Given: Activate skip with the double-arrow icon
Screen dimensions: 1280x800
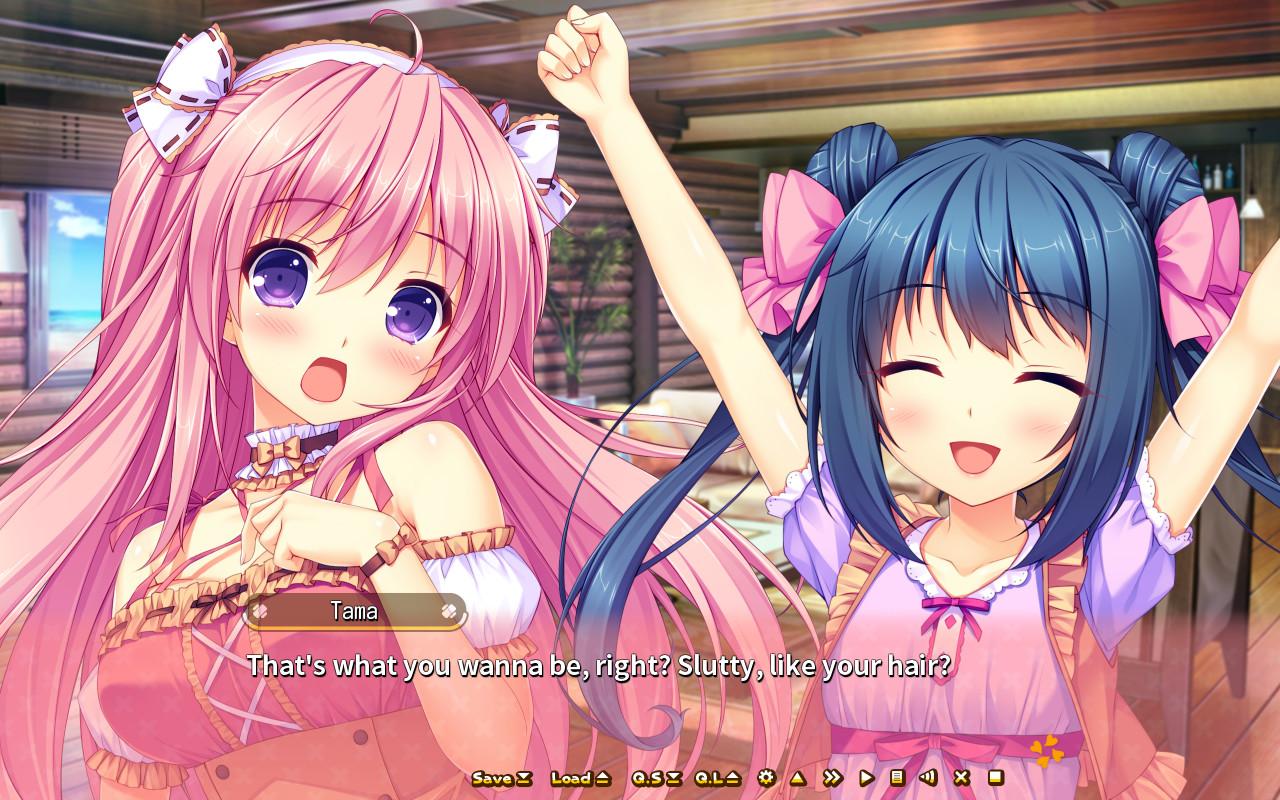Looking at the screenshot, I should point(831,778).
